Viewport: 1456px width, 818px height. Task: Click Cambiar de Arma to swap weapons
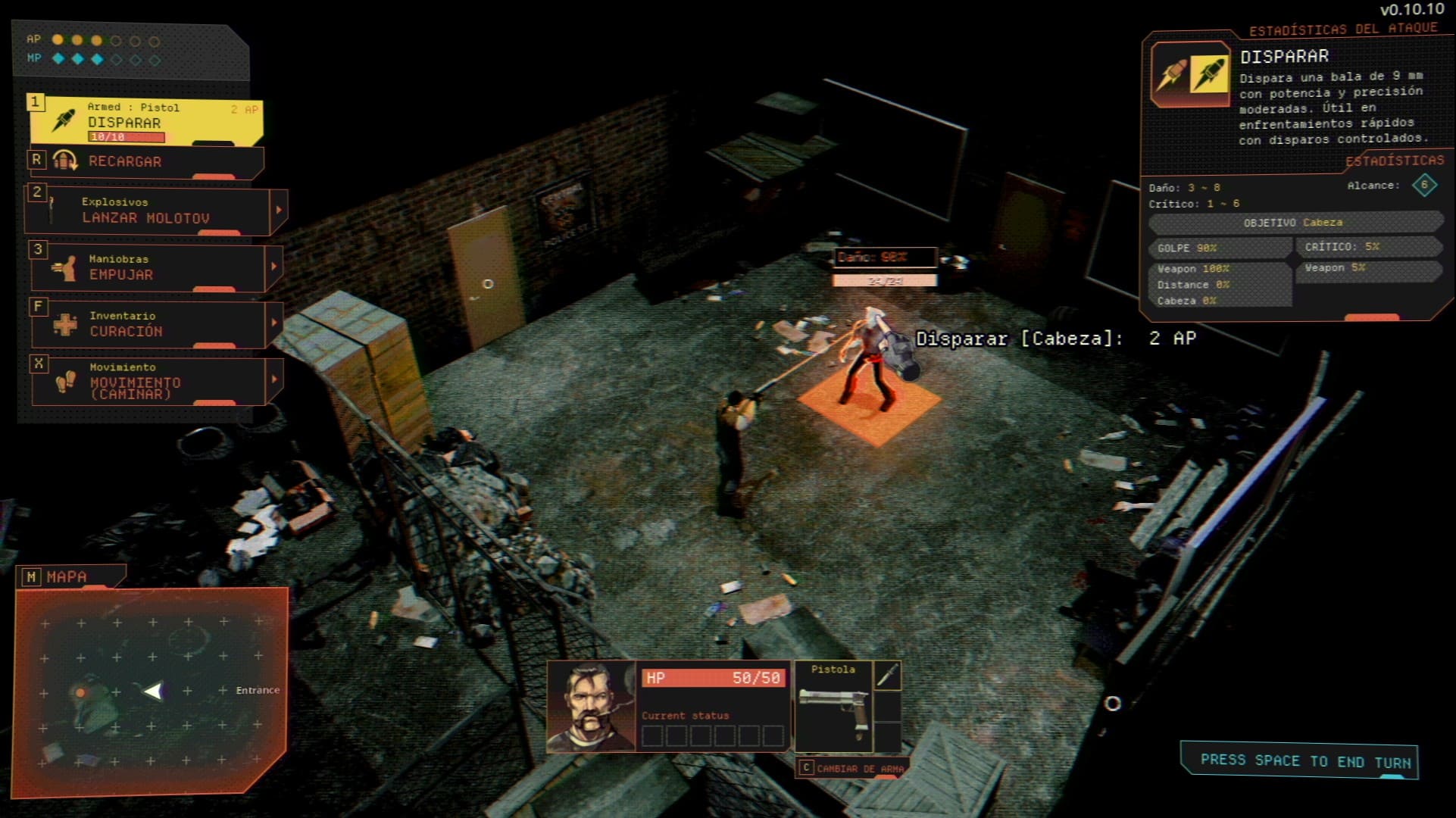(853, 768)
